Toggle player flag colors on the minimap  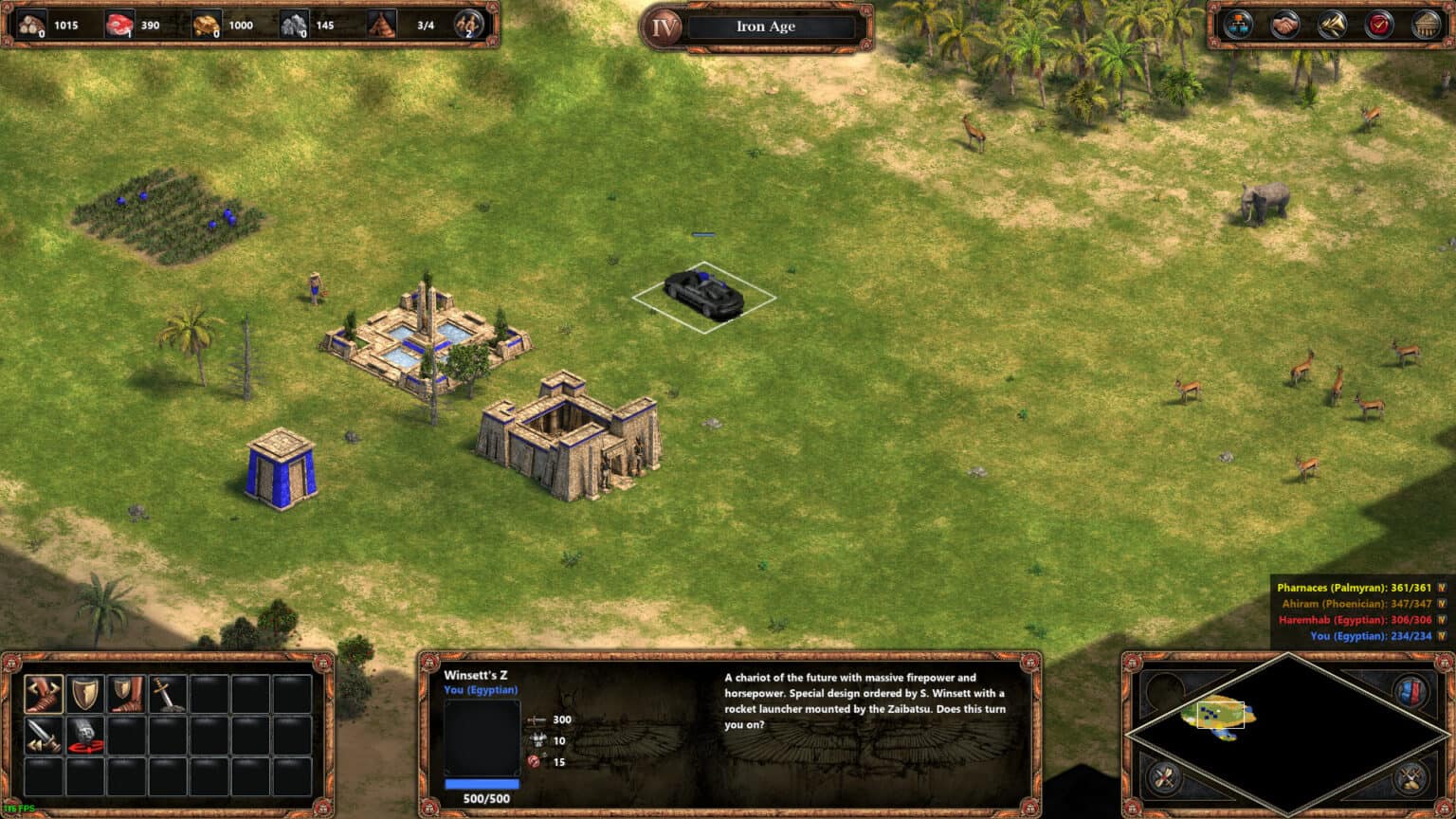tap(1410, 689)
